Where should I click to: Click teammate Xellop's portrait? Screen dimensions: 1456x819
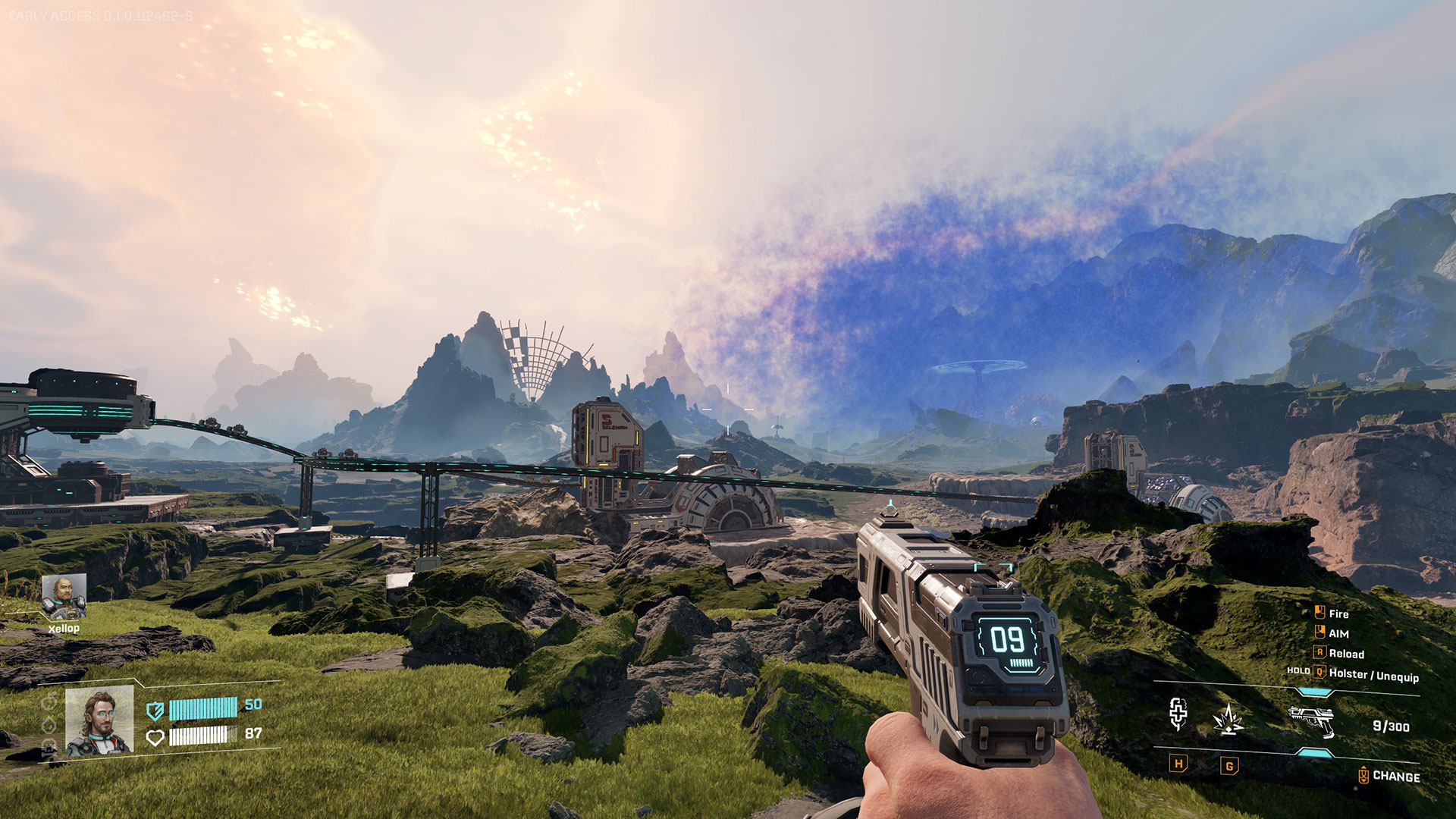[64, 597]
